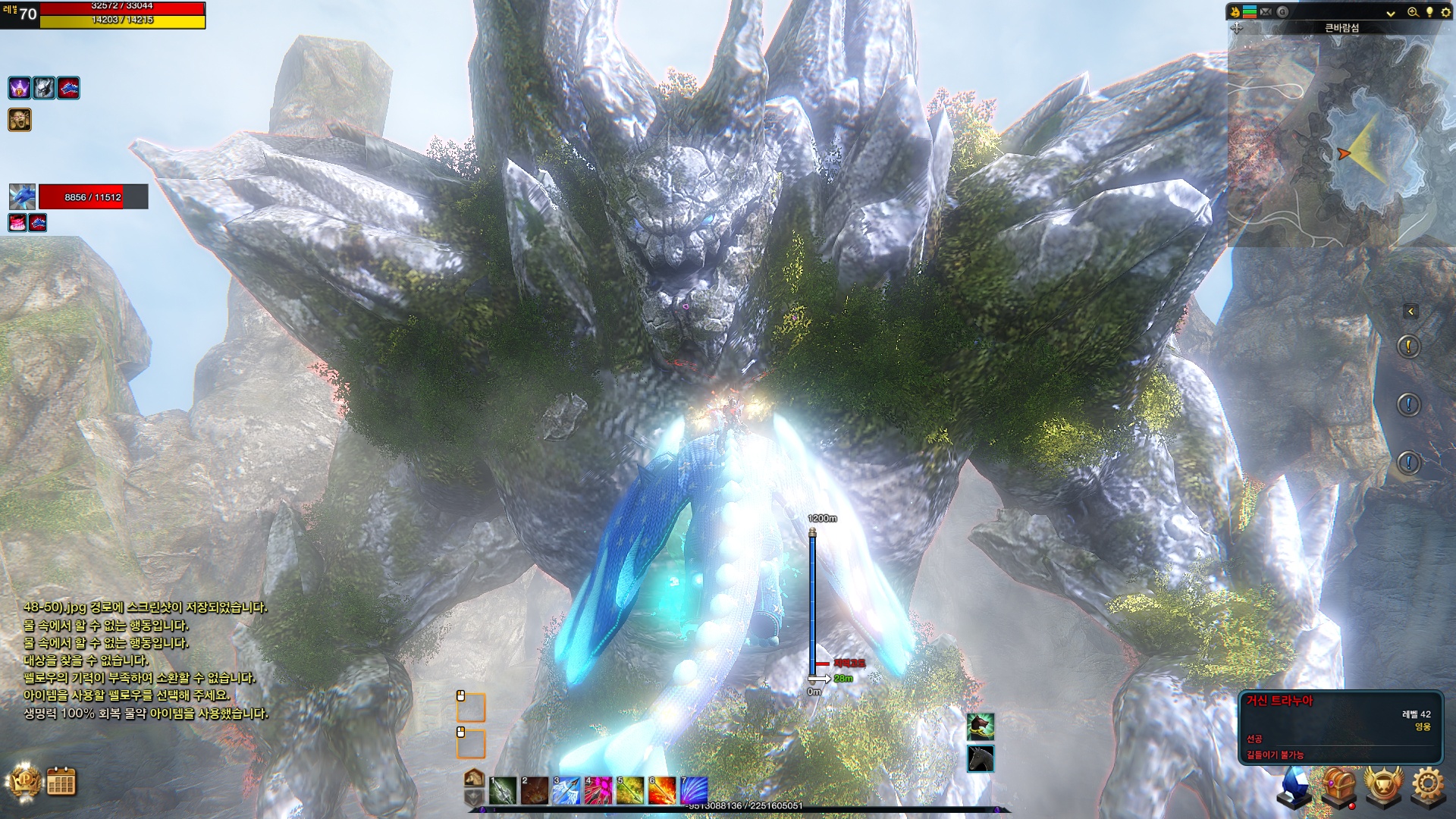
Task: Click the pet head icon on the minimap bar
Action: coord(1235,11)
